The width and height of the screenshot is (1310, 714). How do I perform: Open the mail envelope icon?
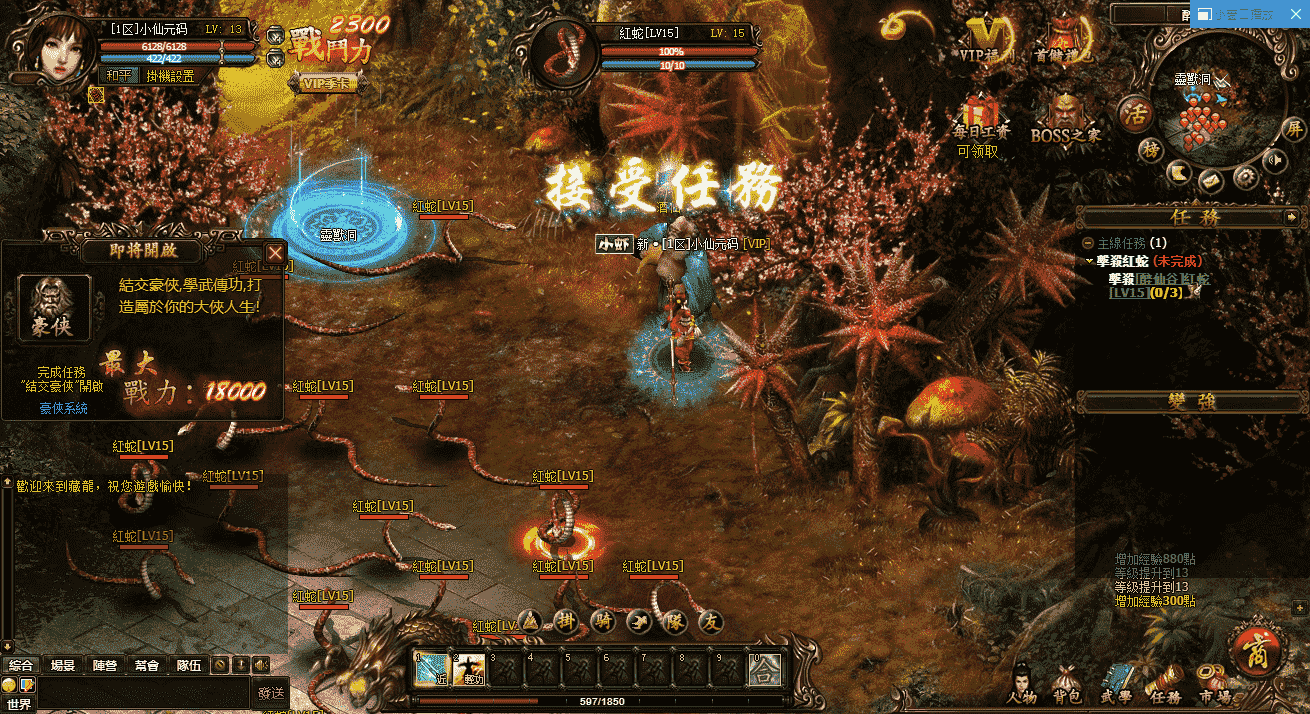pyautogui.click(x=1211, y=181)
